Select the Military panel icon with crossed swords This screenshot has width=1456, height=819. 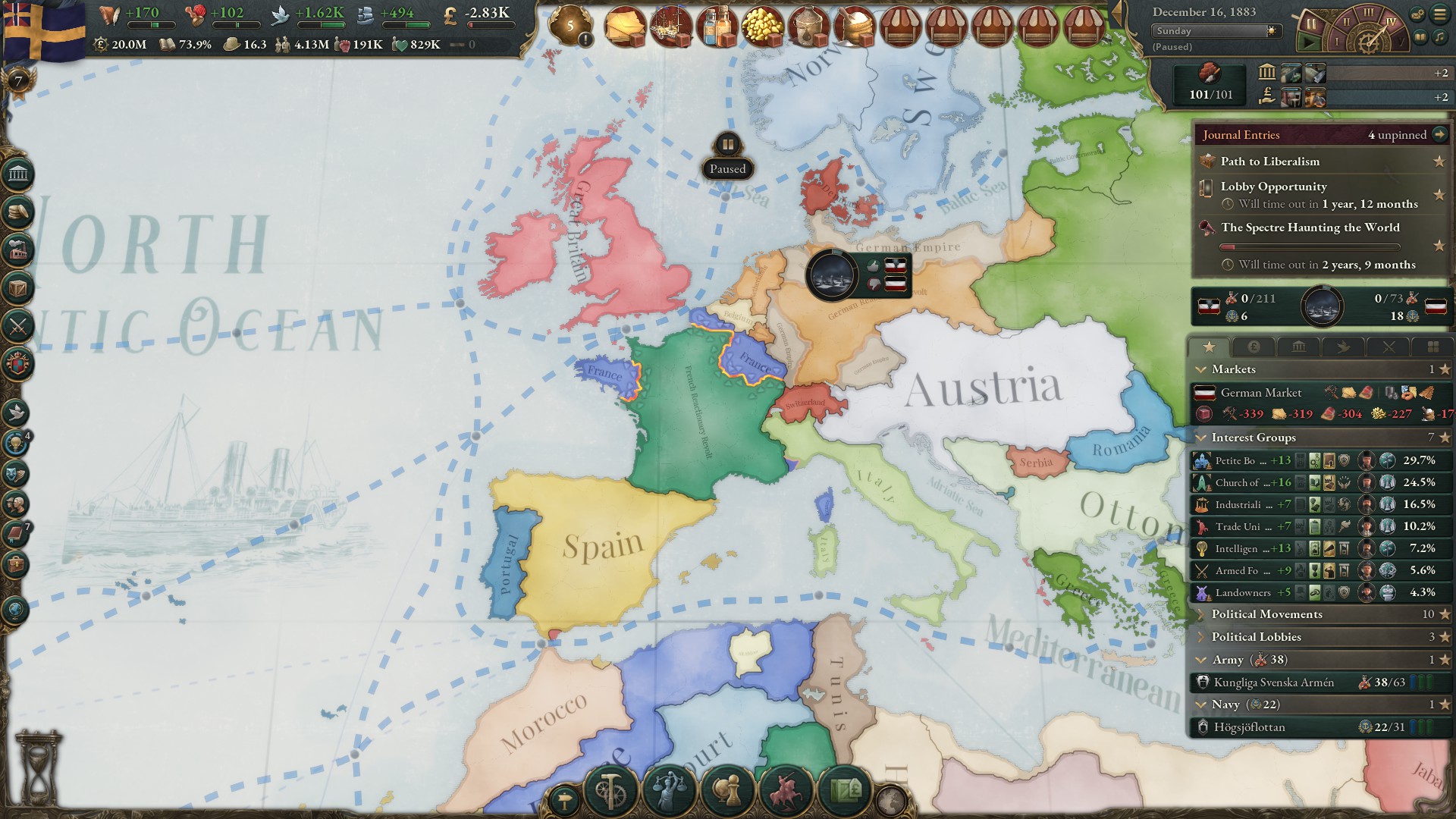[x=19, y=325]
